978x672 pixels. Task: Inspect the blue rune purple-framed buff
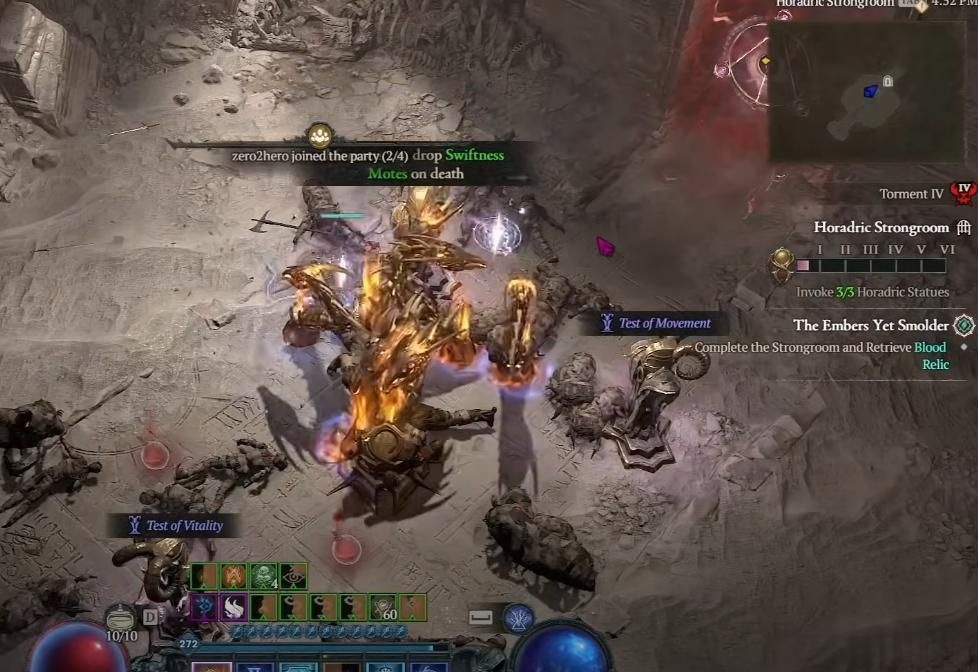click(203, 607)
